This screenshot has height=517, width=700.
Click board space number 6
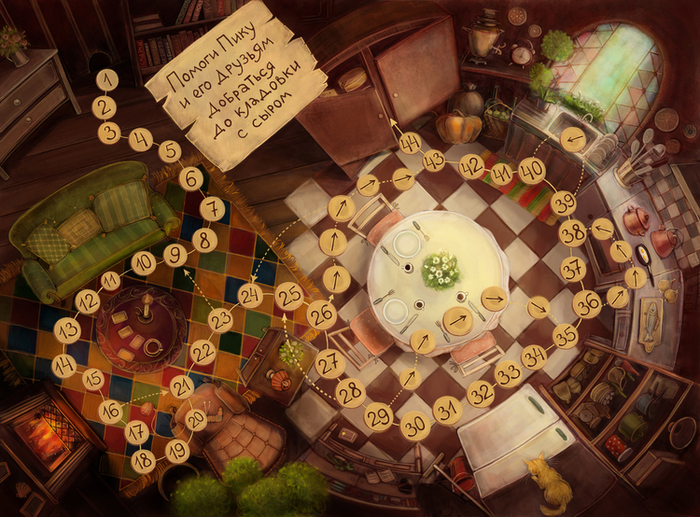[x=191, y=179]
